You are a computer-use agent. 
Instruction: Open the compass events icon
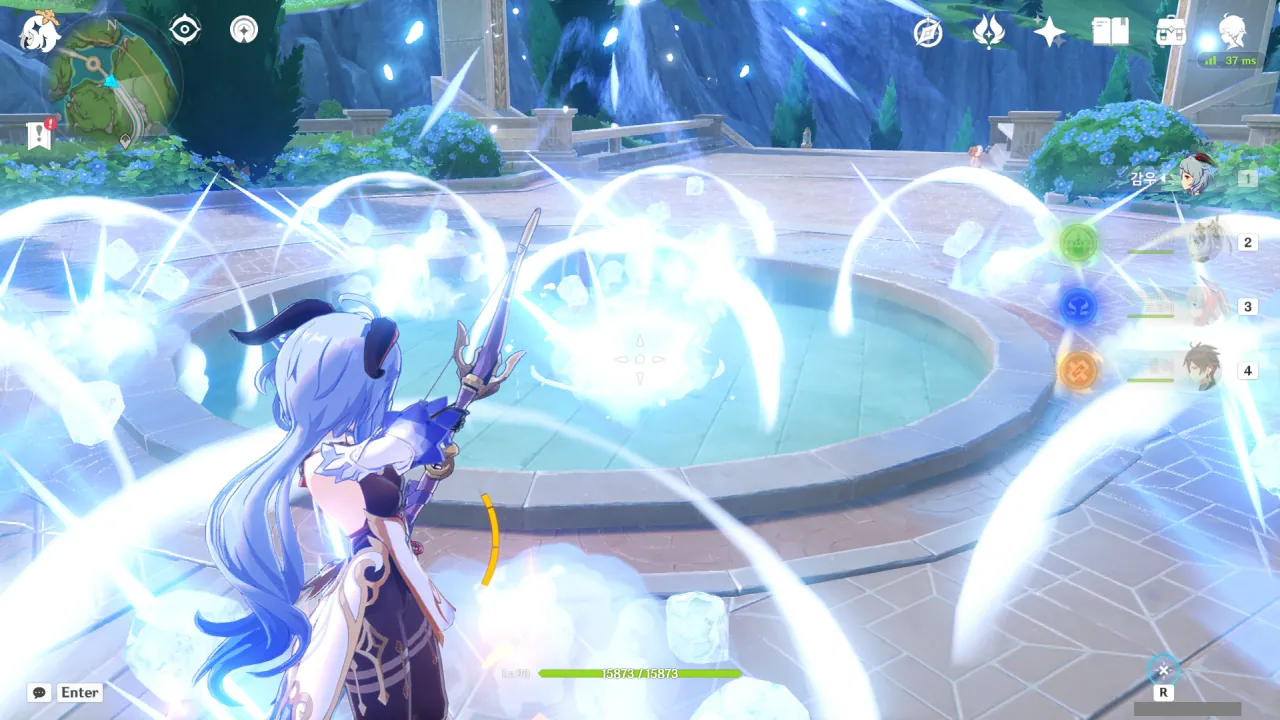click(x=928, y=33)
